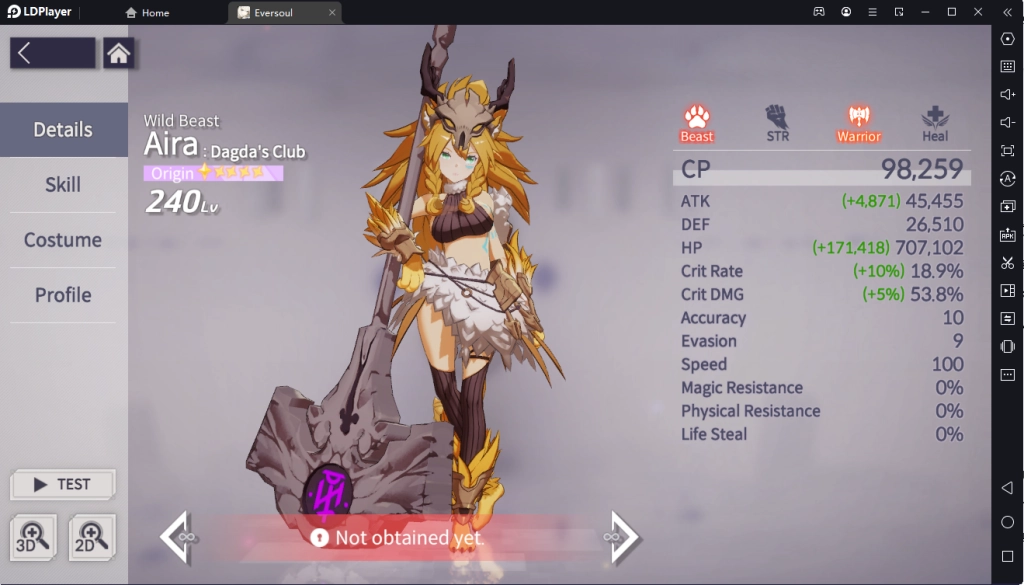This screenshot has height=585, width=1024.
Task: Start the TEST battle
Action: point(63,484)
